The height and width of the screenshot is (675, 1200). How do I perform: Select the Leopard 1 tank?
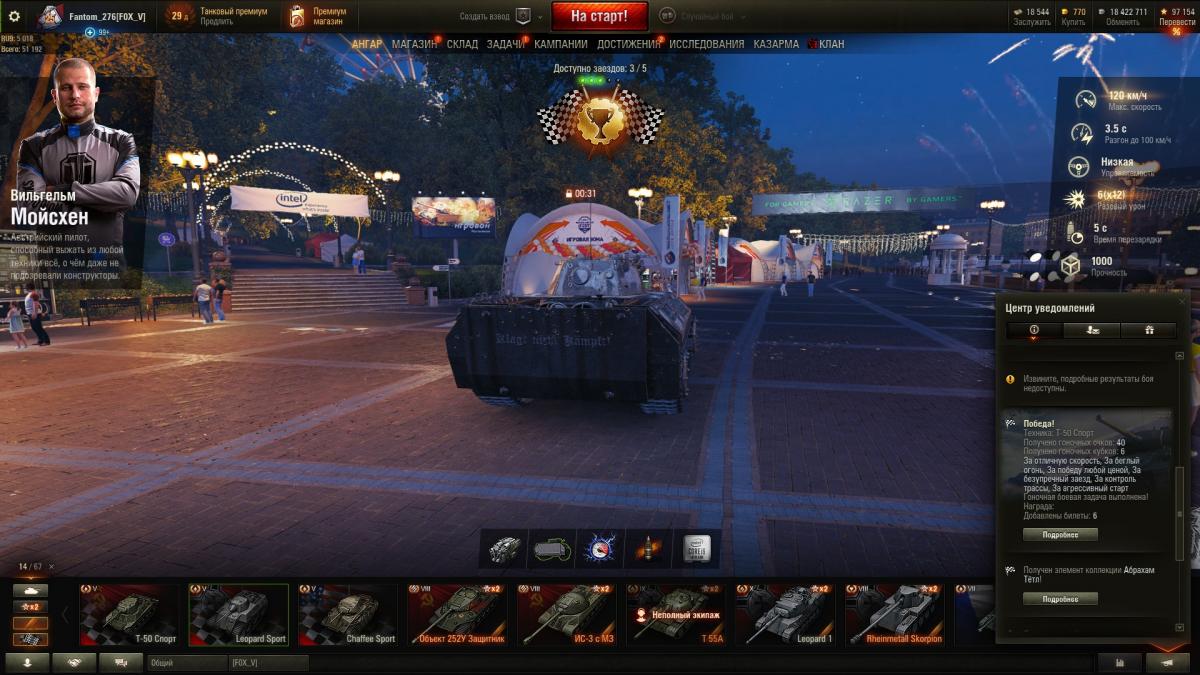[786, 615]
